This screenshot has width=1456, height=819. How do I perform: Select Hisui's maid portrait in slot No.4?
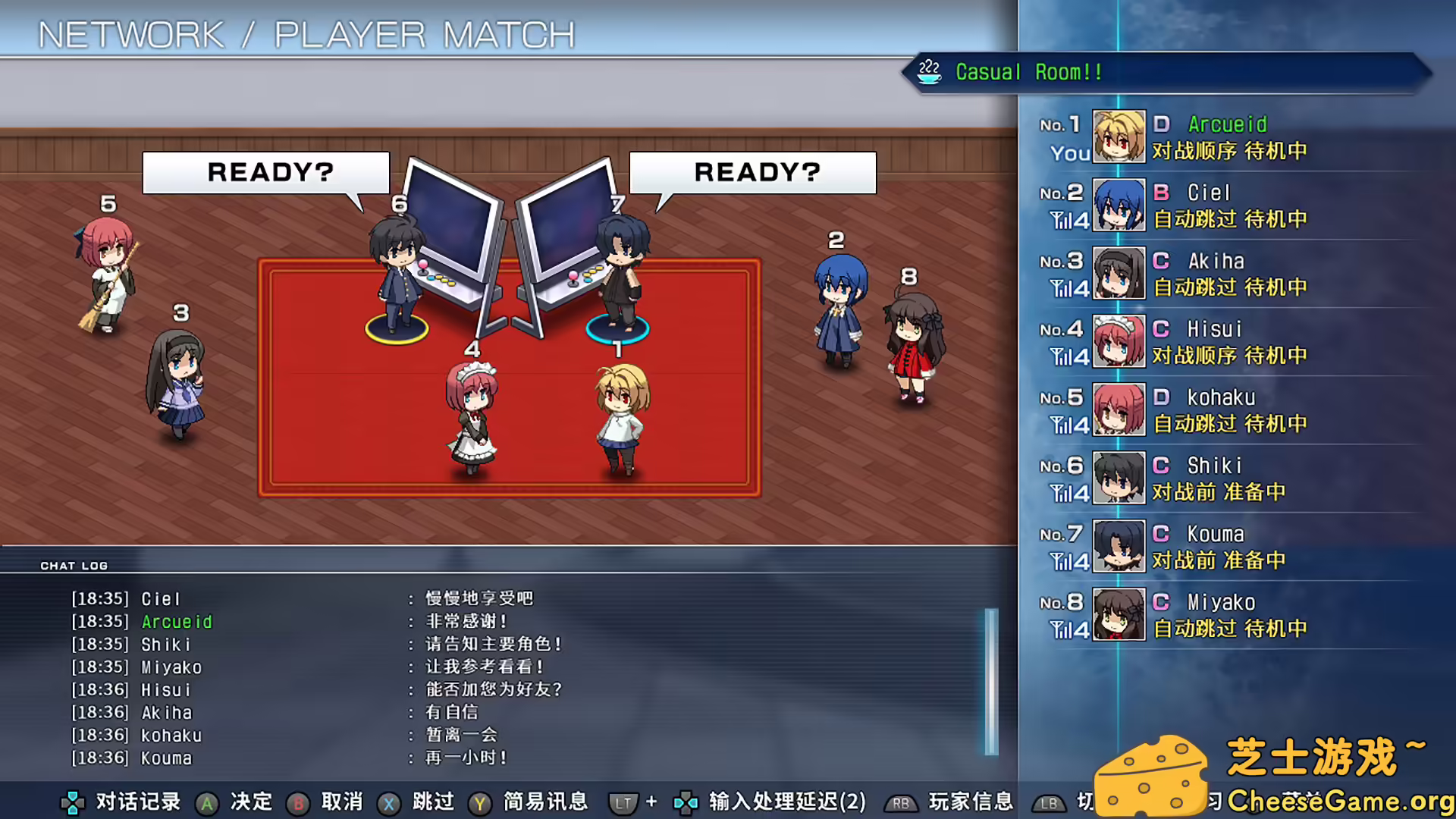coord(1118,342)
